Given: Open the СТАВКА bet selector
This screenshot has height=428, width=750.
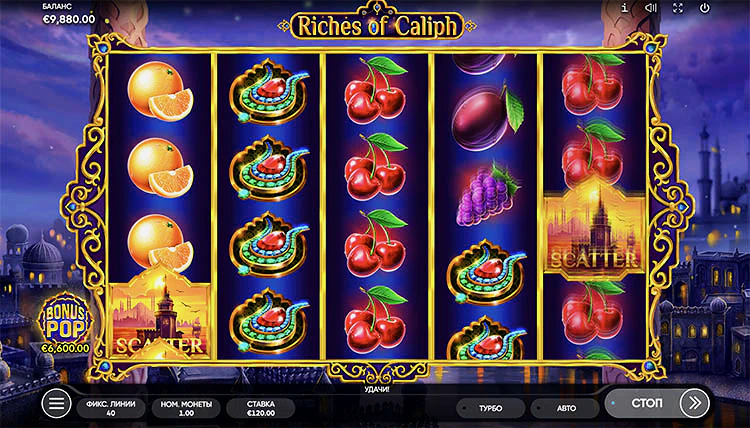Looking at the screenshot, I should tap(259, 407).
